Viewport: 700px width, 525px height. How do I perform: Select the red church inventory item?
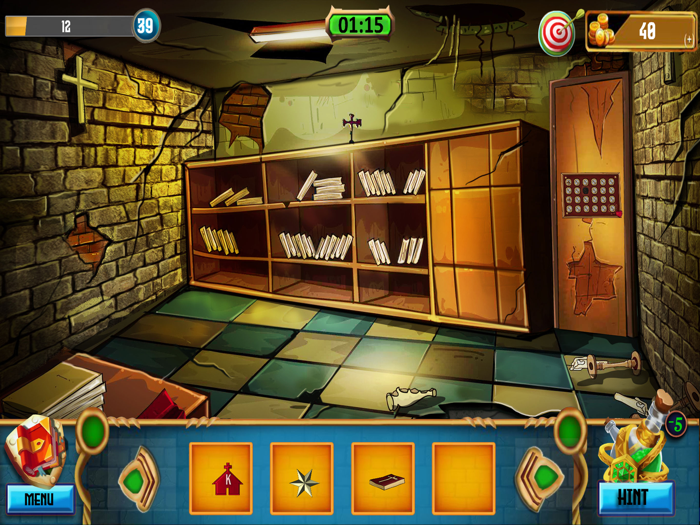click(x=221, y=479)
